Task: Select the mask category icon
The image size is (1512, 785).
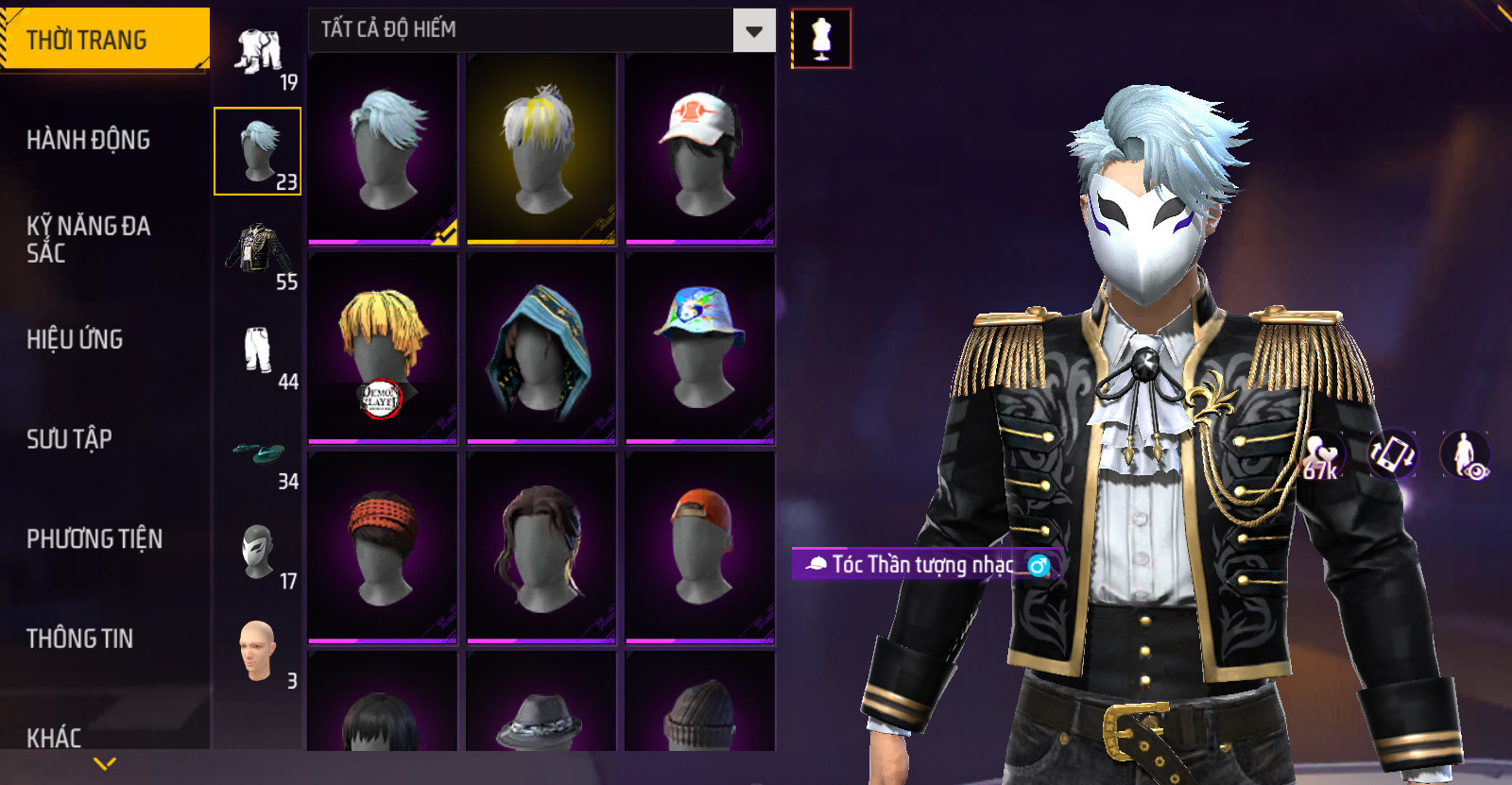Action: [257, 552]
